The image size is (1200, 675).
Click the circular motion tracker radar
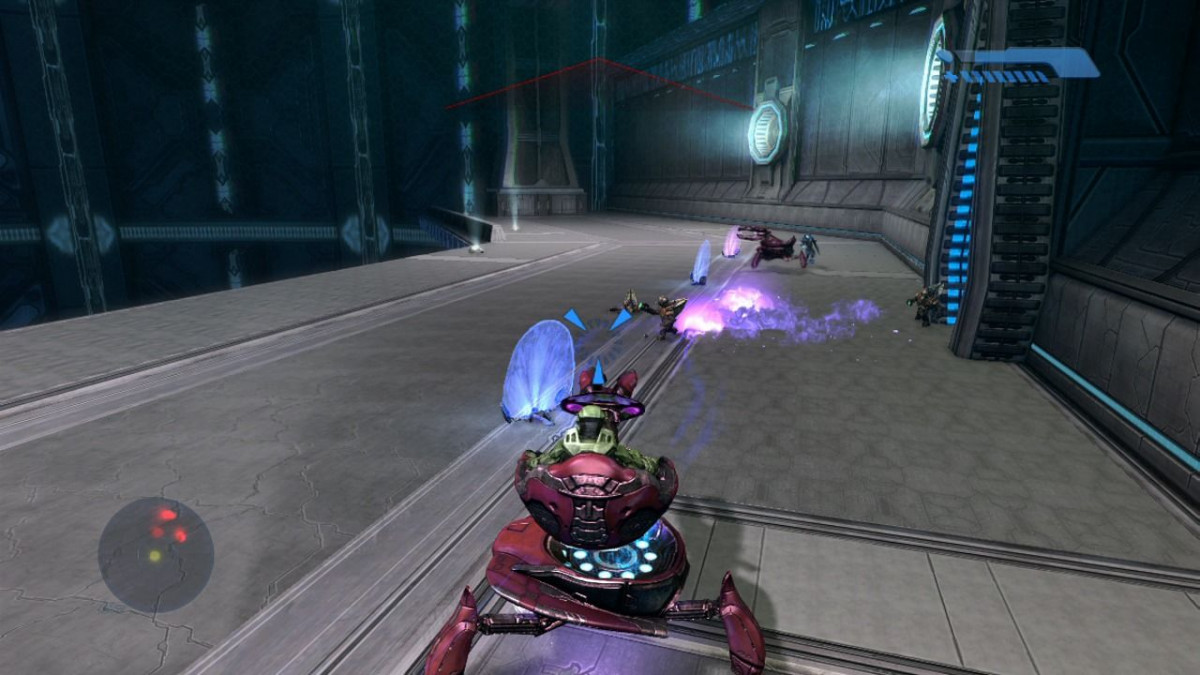pyautogui.click(x=156, y=554)
